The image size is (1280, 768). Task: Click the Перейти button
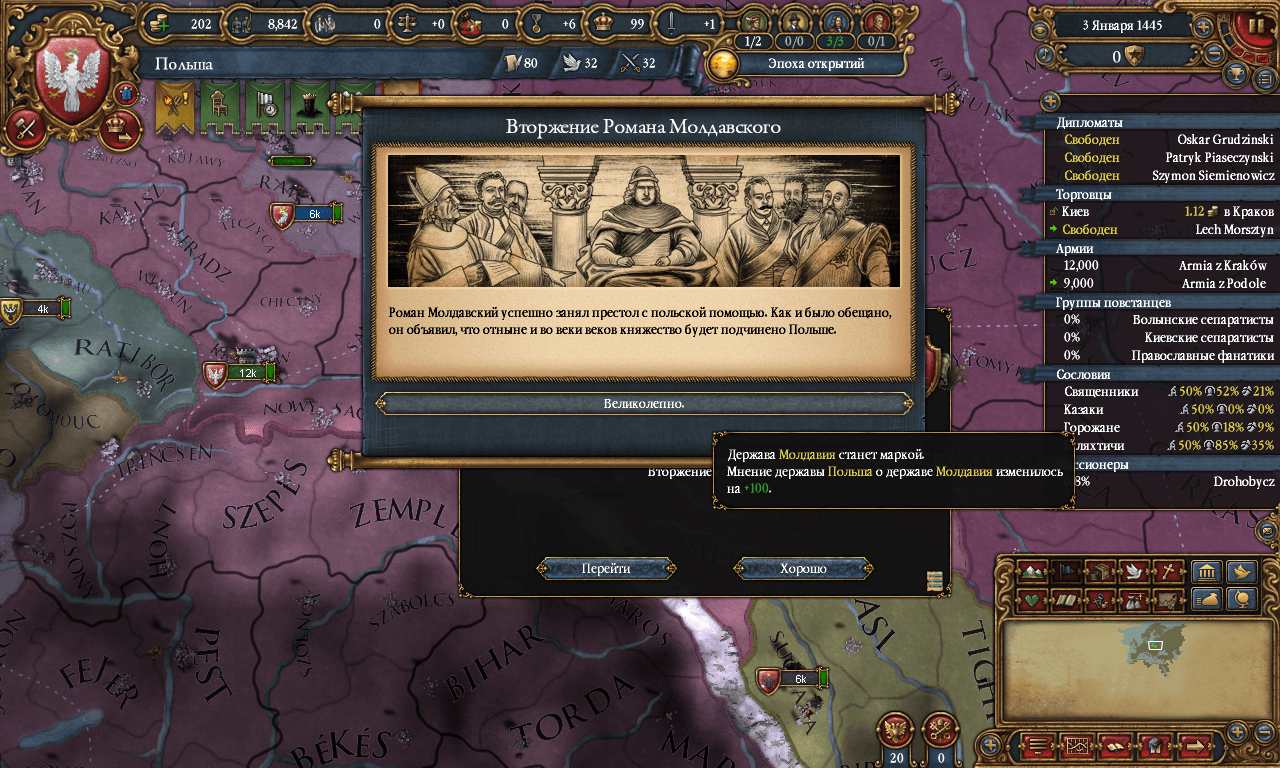click(x=606, y=569)
